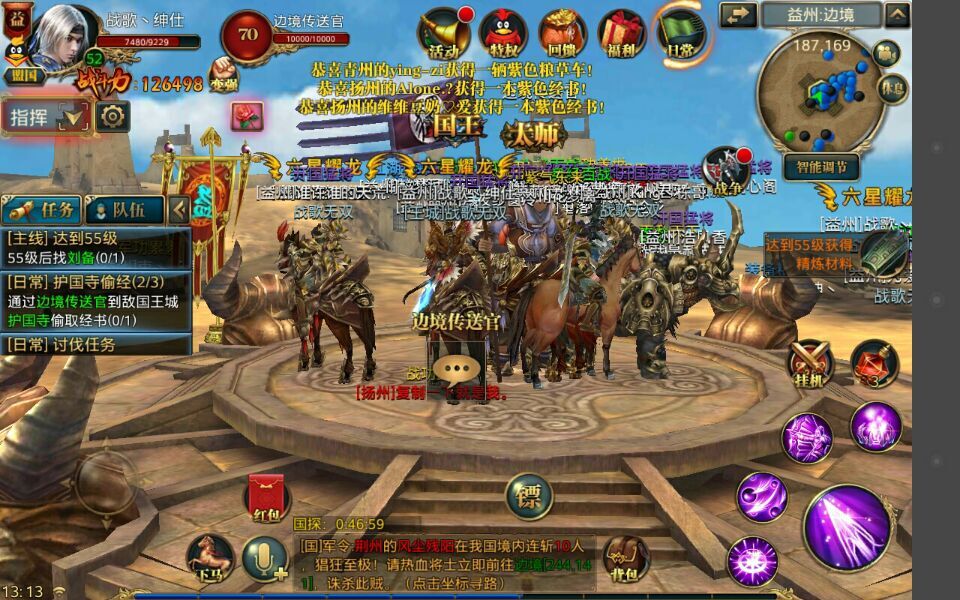Open the circular minimap
960x600 pixels.
[x=818, y=89]
